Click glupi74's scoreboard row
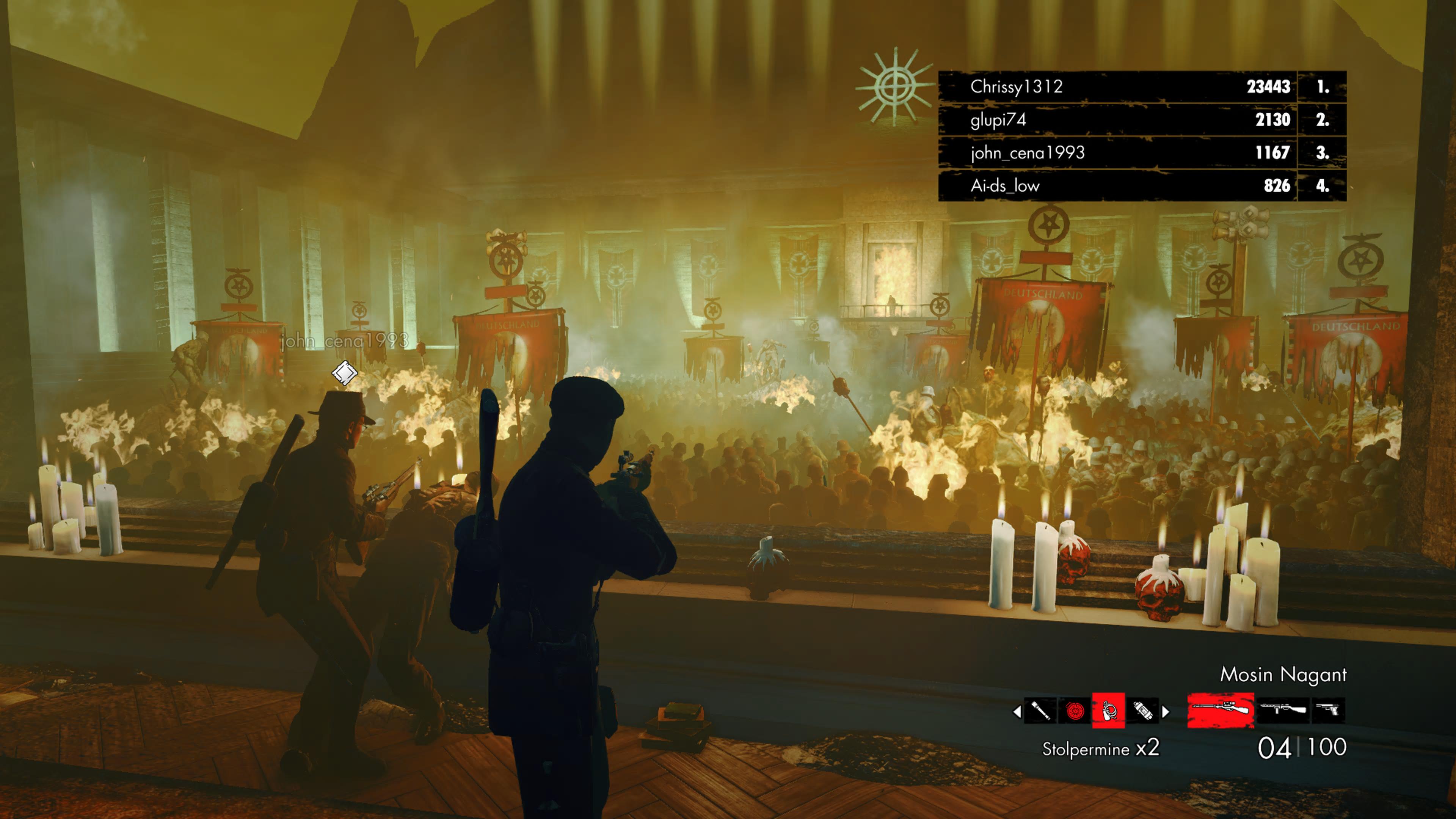Screen dimensions: 1456x819 [1142, 120]
